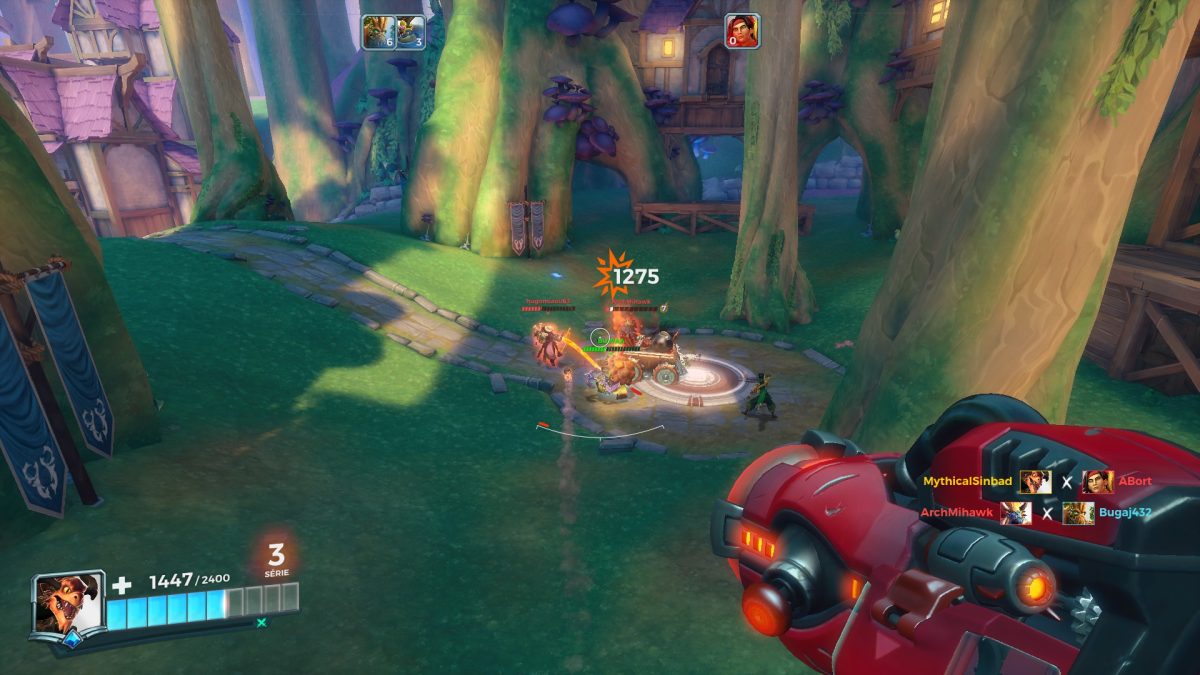Viewport: 1200px width, 675px height.
Task: Select the teammate portrait showing 3
Action: [410, 31]
